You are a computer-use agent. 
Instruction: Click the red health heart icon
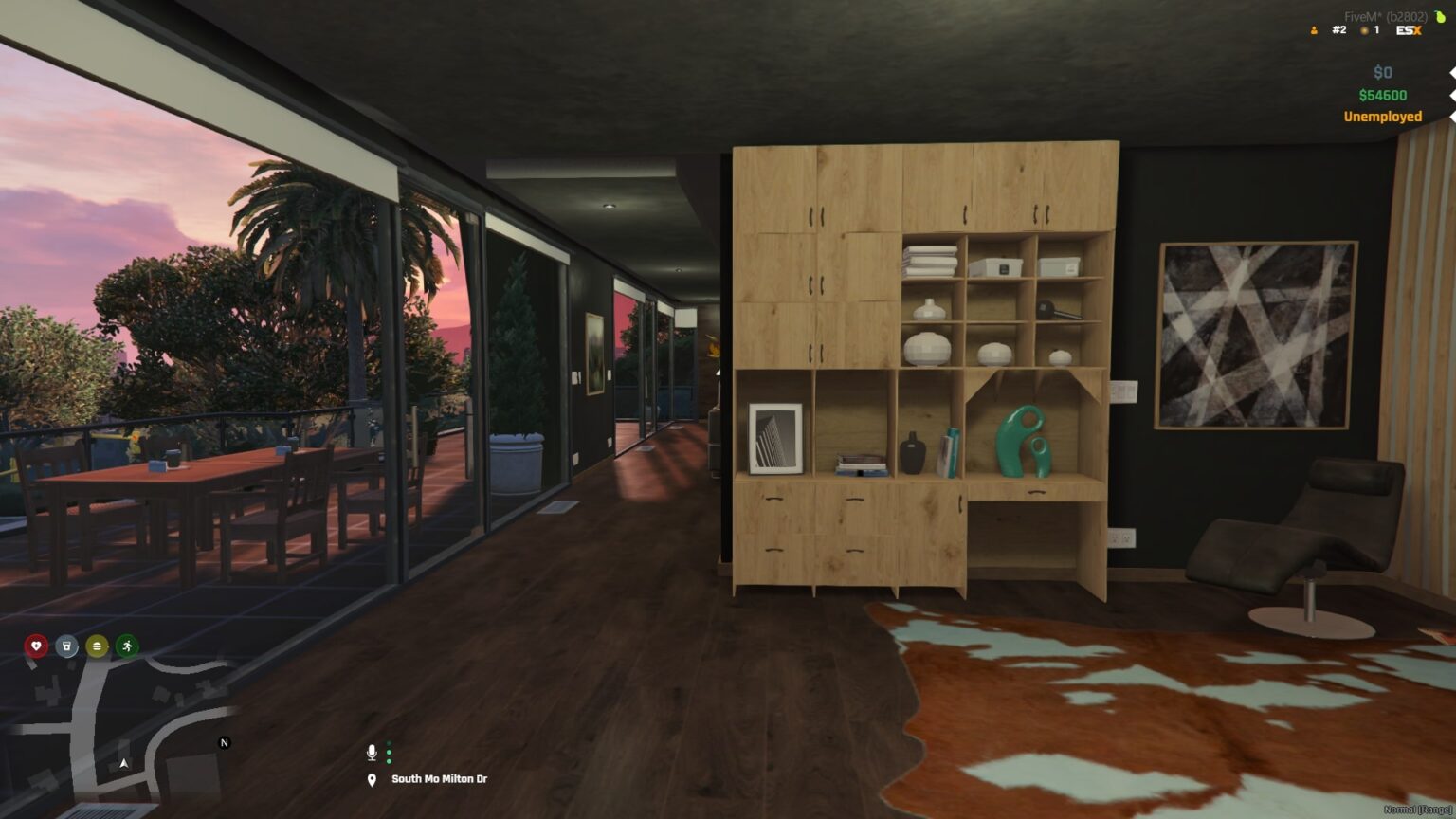point(34,646)
